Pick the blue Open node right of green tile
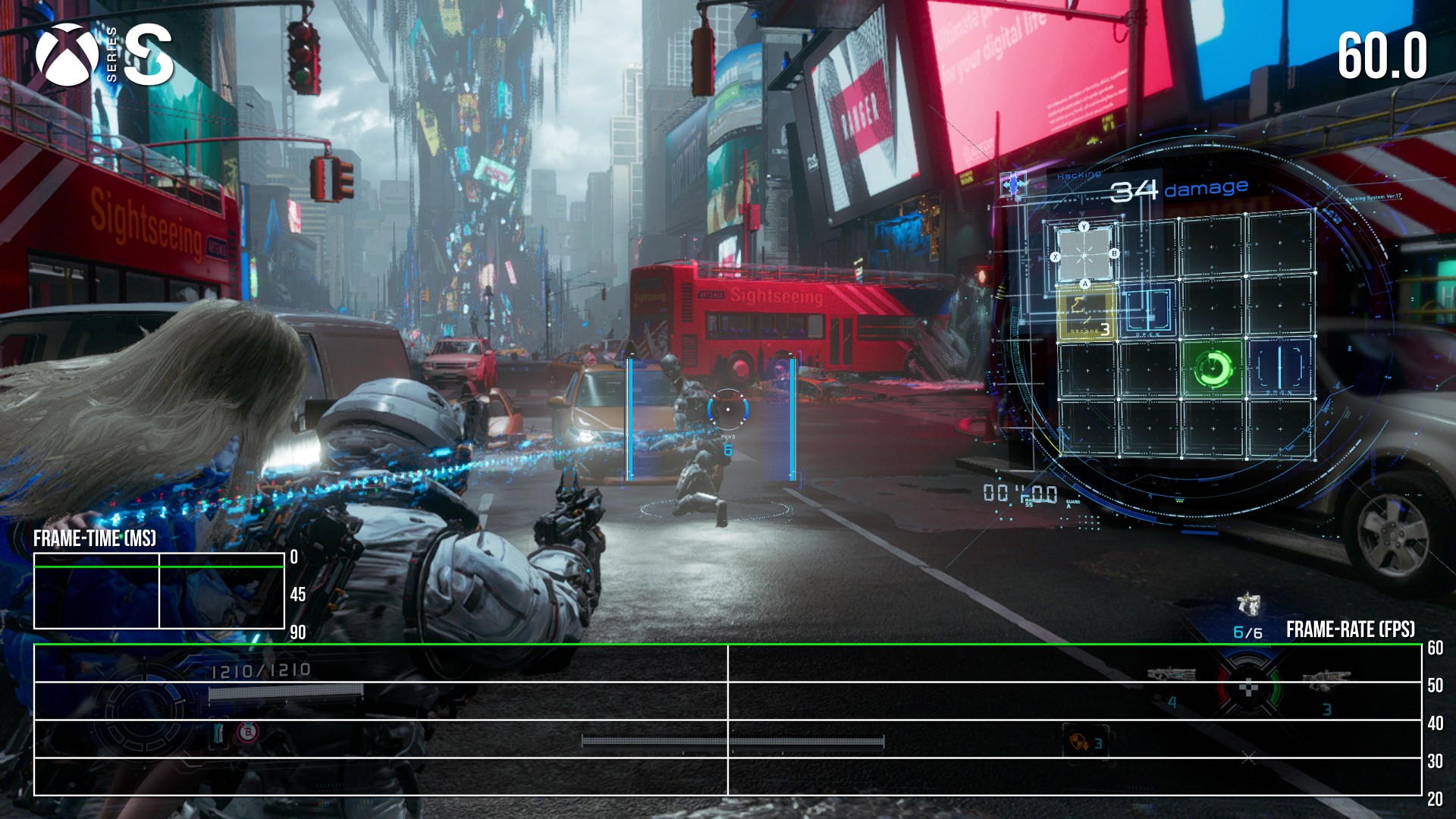 pyautogui.click(x=1279, y=369)
